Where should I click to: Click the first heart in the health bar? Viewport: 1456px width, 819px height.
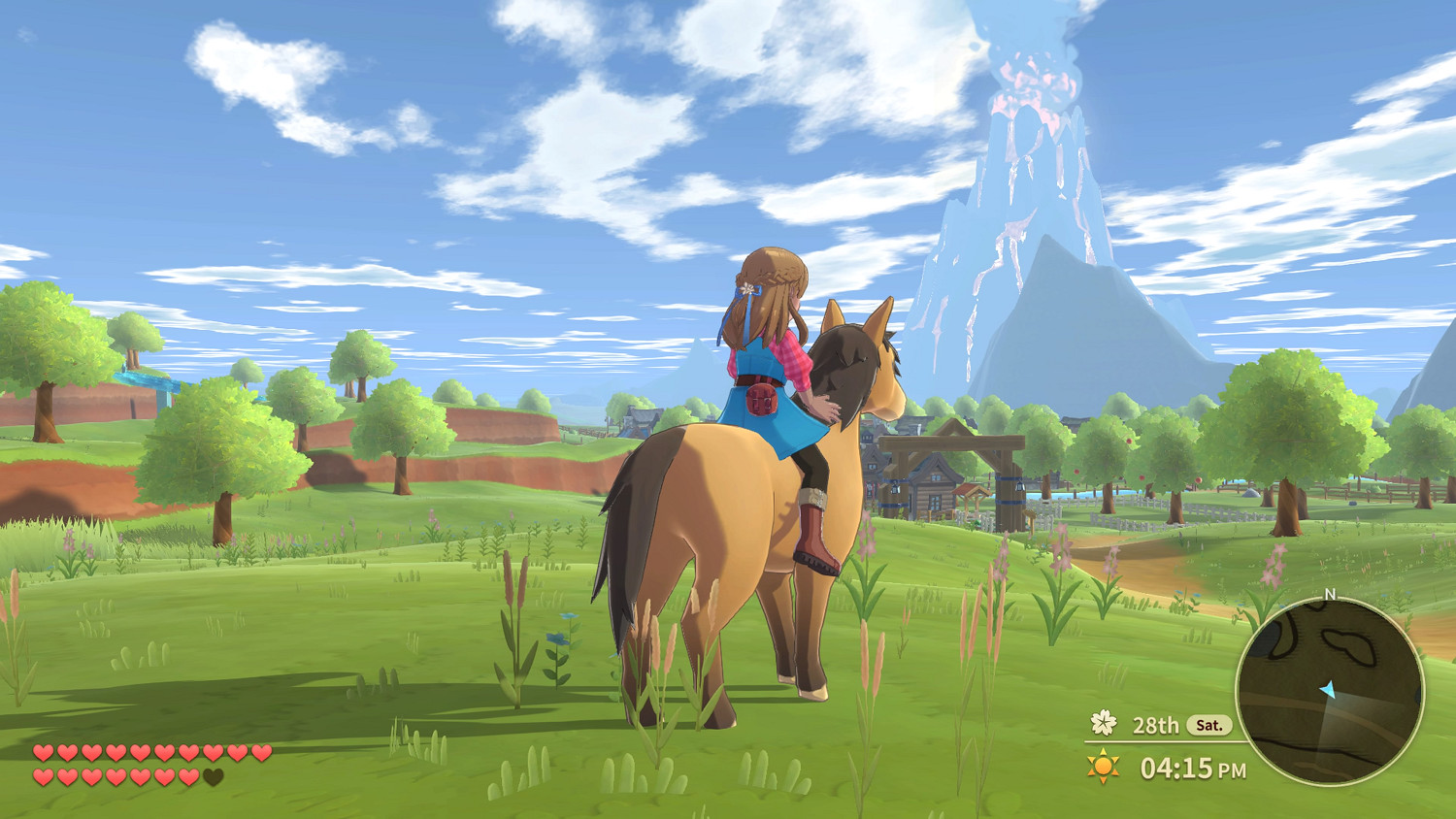[x=43, y=752]
